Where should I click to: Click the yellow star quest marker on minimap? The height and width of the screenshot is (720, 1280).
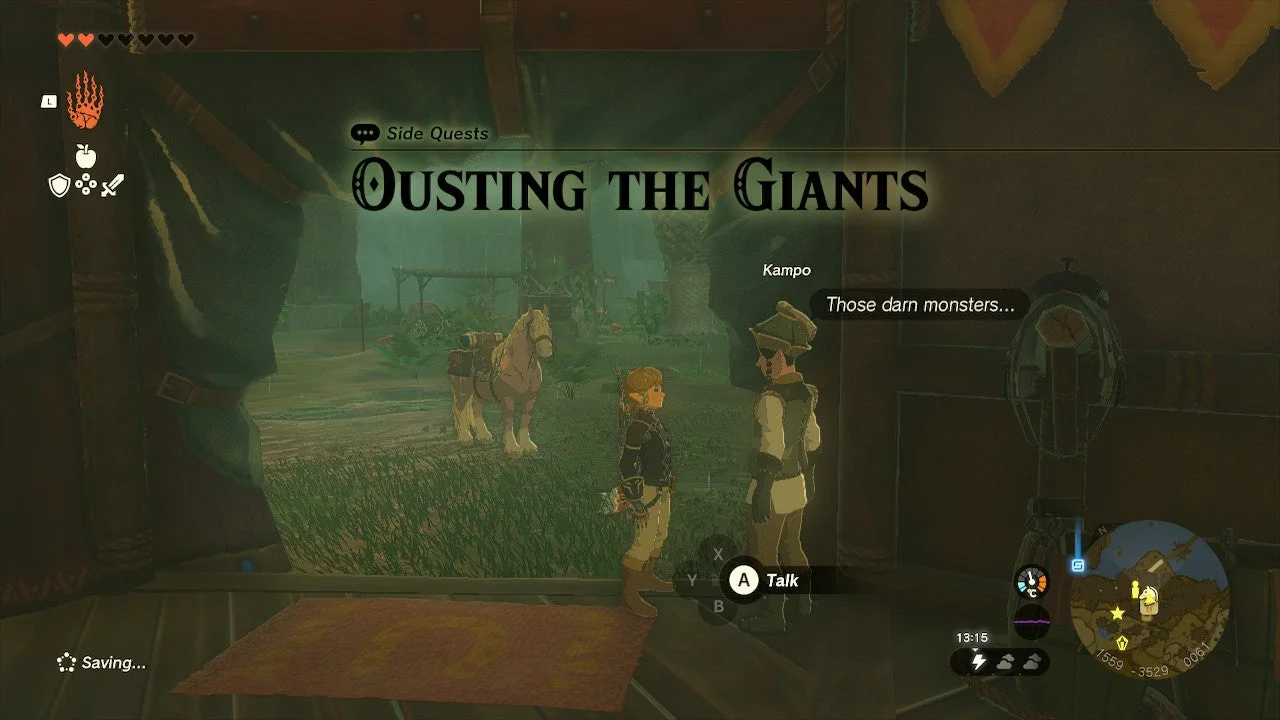click(x=1117, y=614)
